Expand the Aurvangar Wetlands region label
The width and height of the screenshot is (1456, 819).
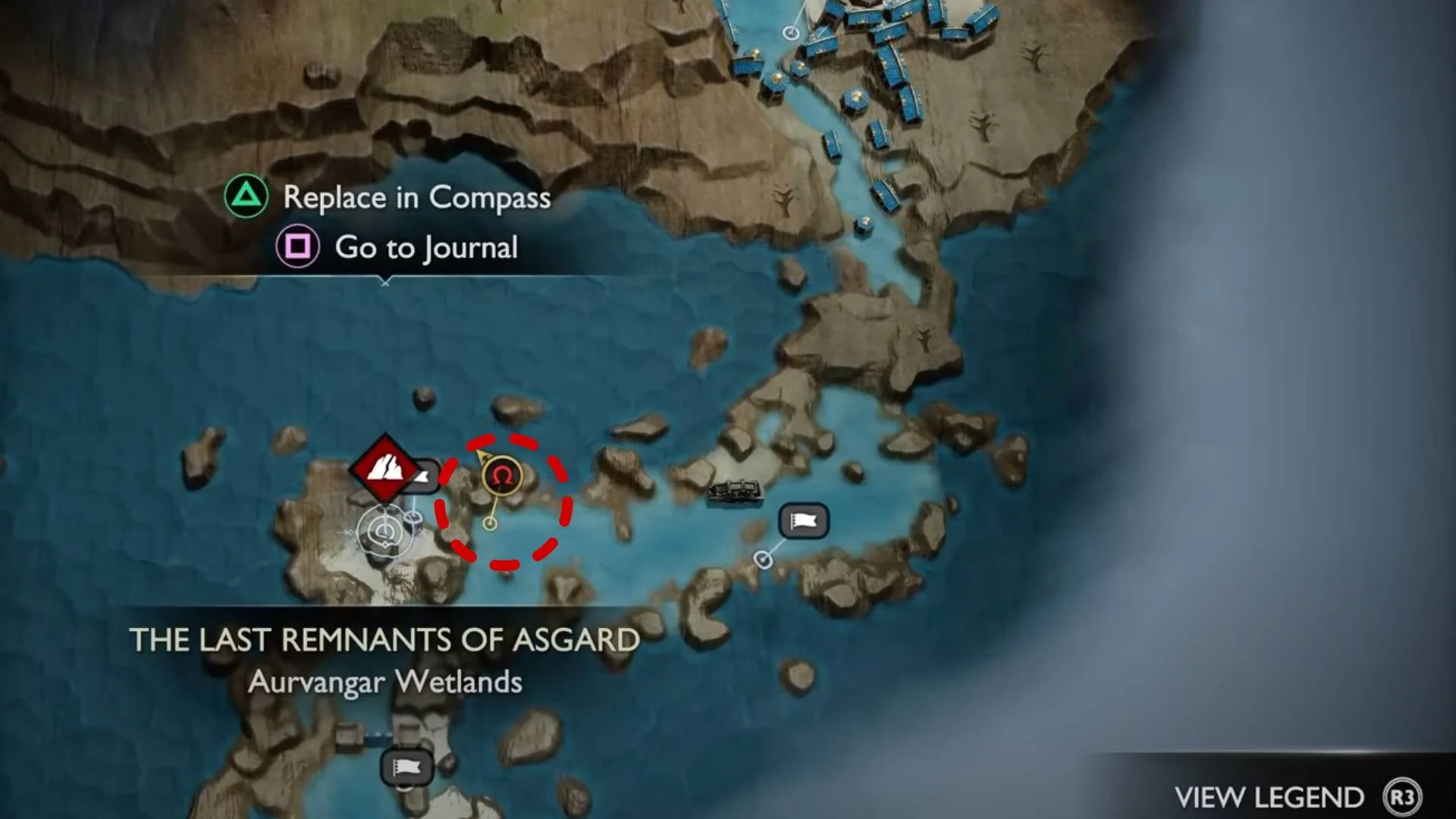click(x=385, y=682)
